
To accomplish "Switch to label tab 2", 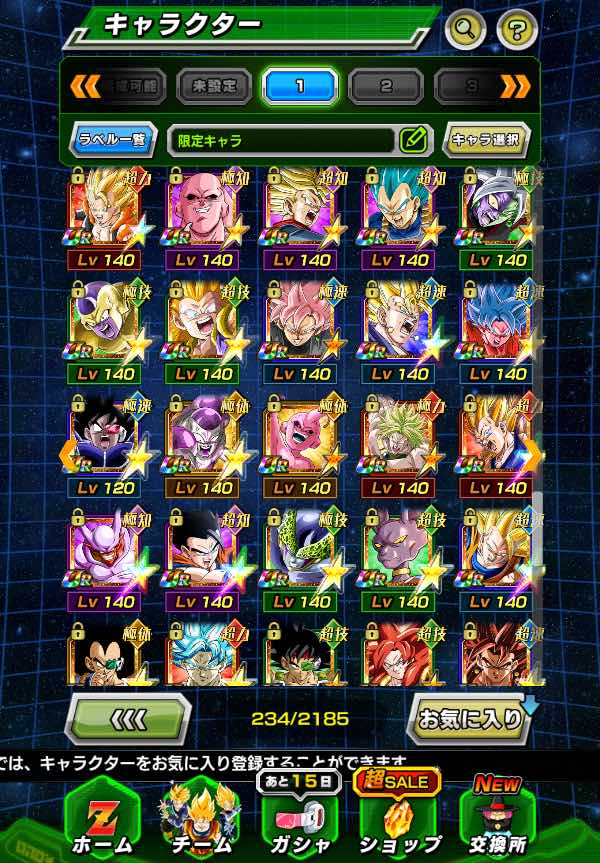I will click(386, 86).
